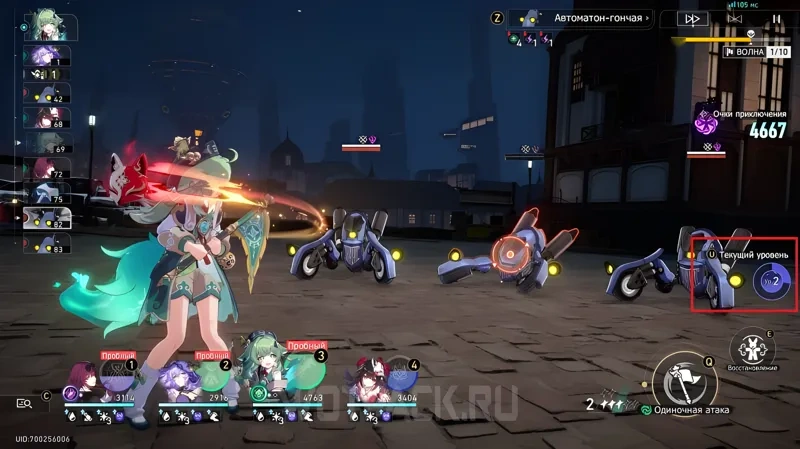Activate the Восстановление skill
Viewport: 800px width, 449px height.
click(751, 348)
